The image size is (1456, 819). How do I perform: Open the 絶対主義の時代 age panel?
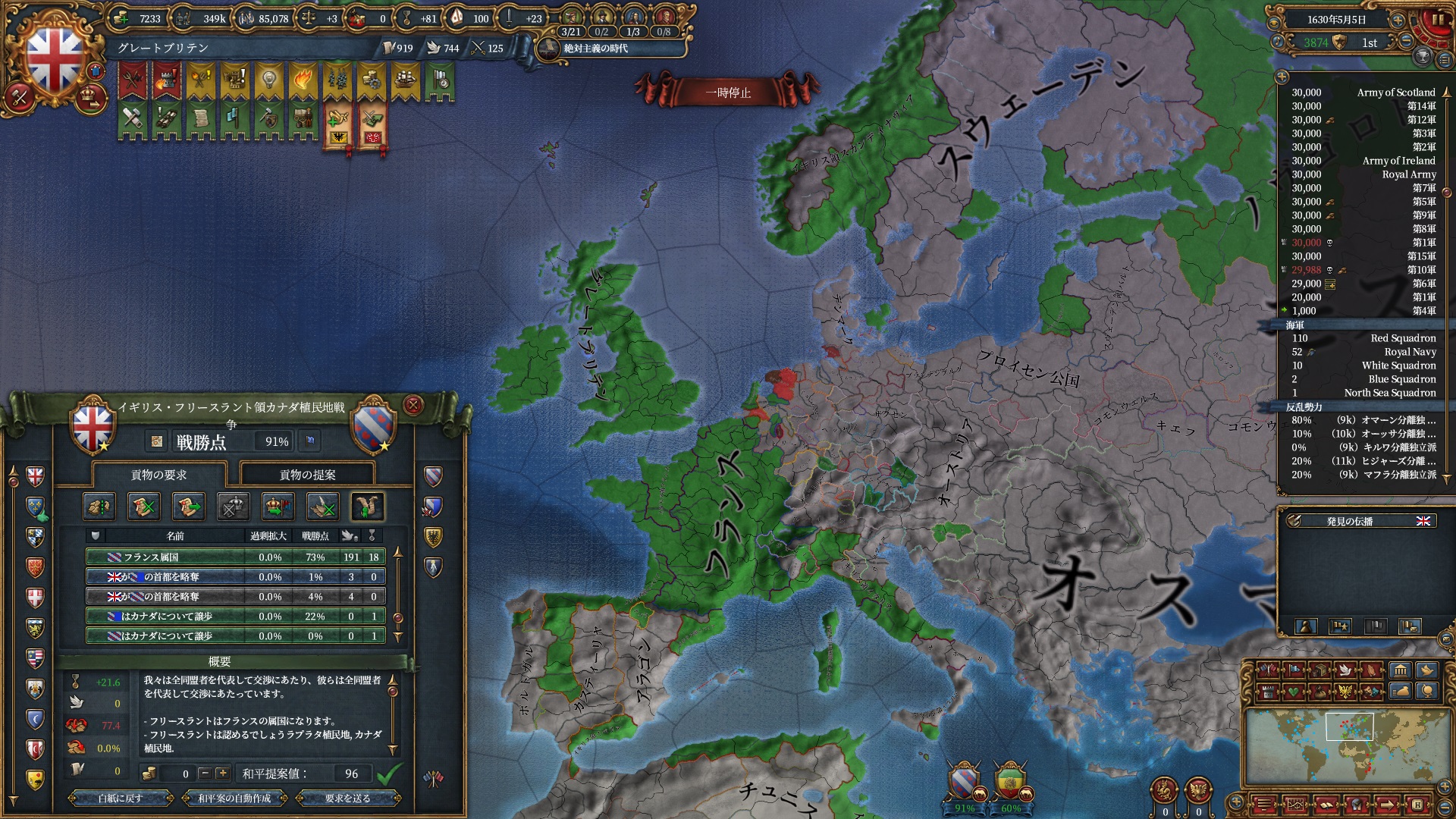[595, 49]
